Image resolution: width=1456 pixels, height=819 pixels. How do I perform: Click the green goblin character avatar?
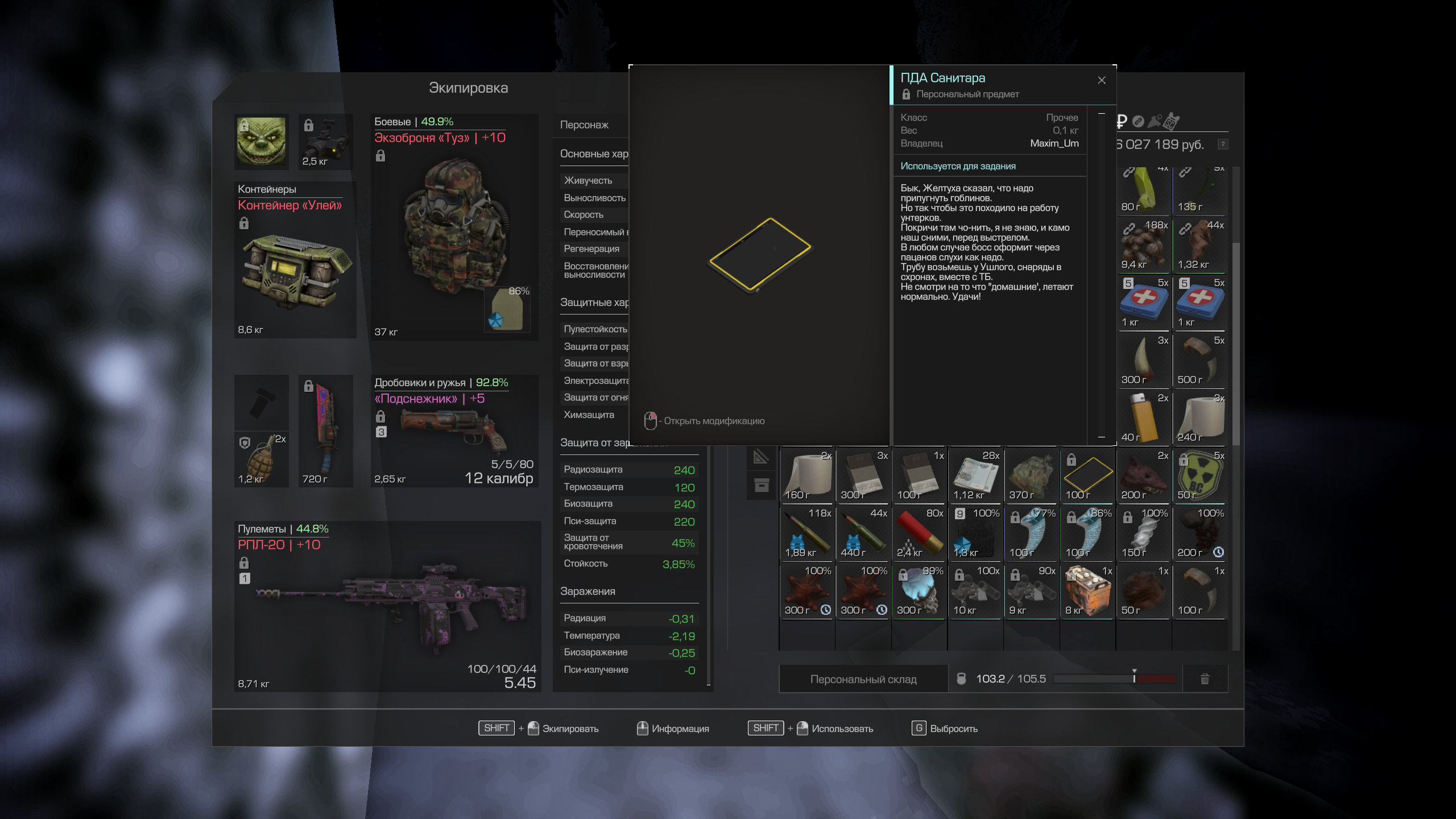[x=261, y=141]
